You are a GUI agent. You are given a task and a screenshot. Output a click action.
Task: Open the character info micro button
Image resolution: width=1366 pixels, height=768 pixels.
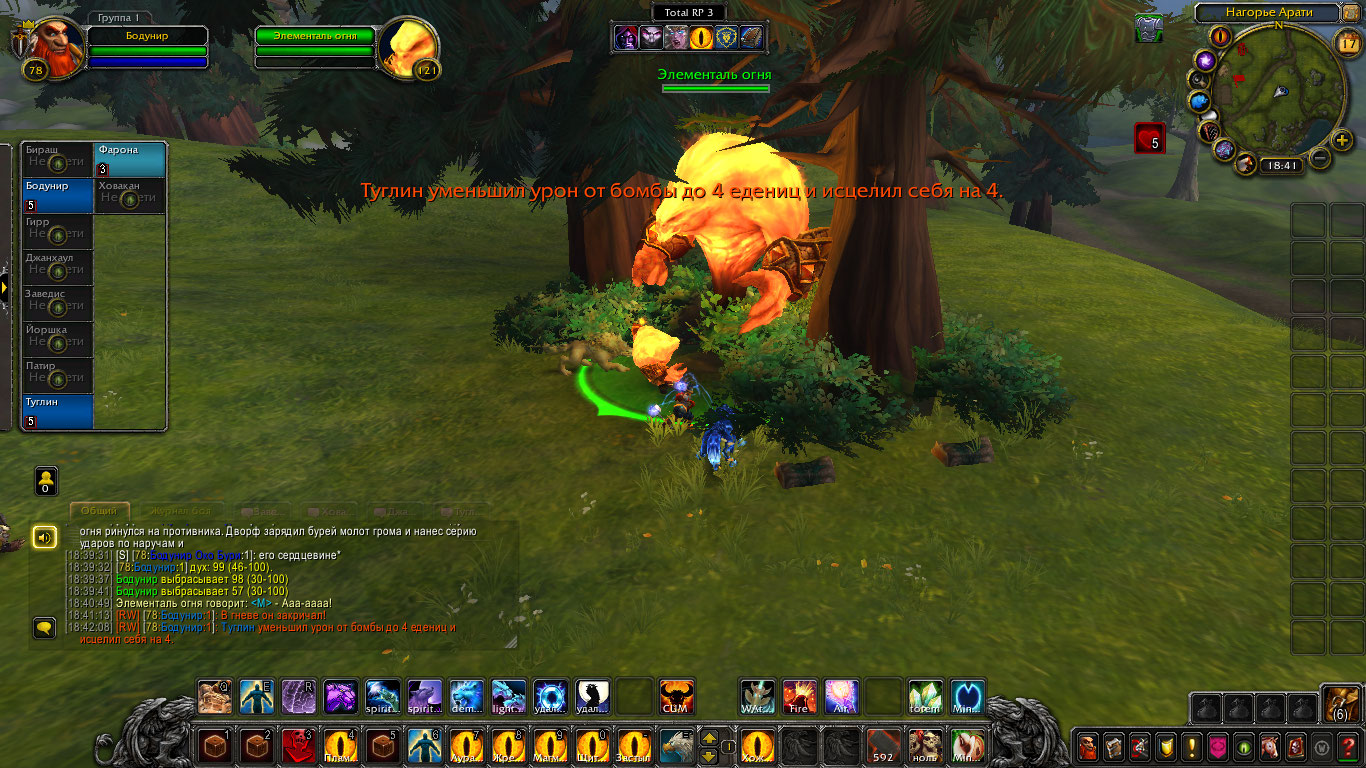(1088, 746)
